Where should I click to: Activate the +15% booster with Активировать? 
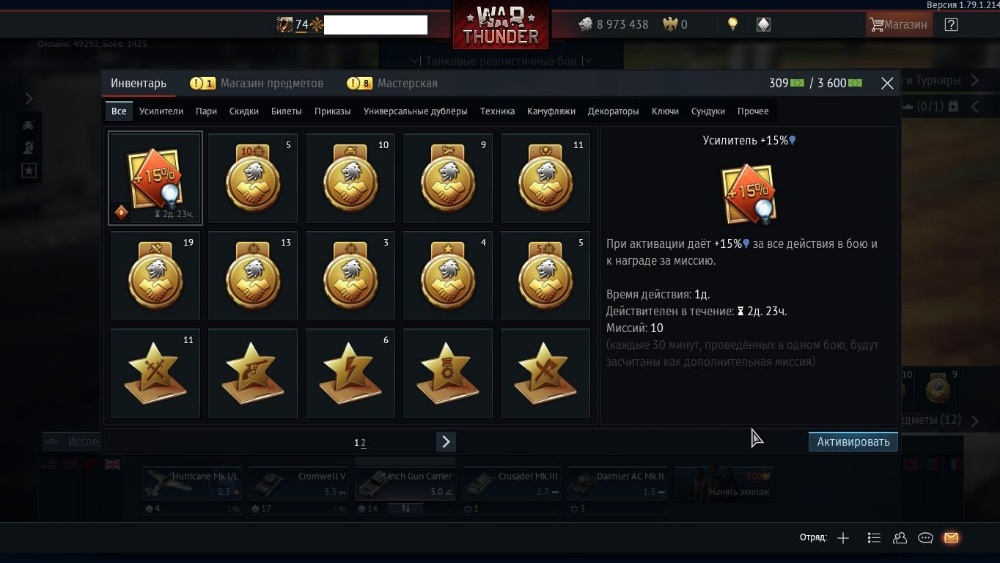coord(852,441)
